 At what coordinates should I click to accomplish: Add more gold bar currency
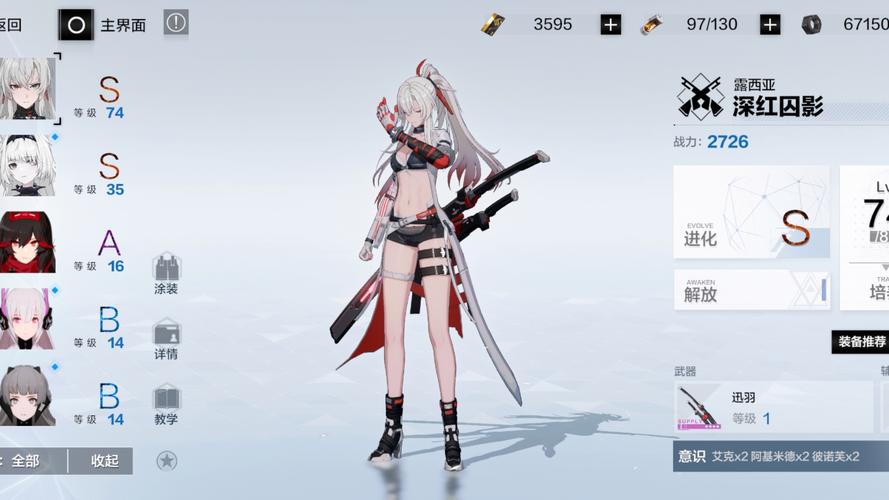[610, 25]
